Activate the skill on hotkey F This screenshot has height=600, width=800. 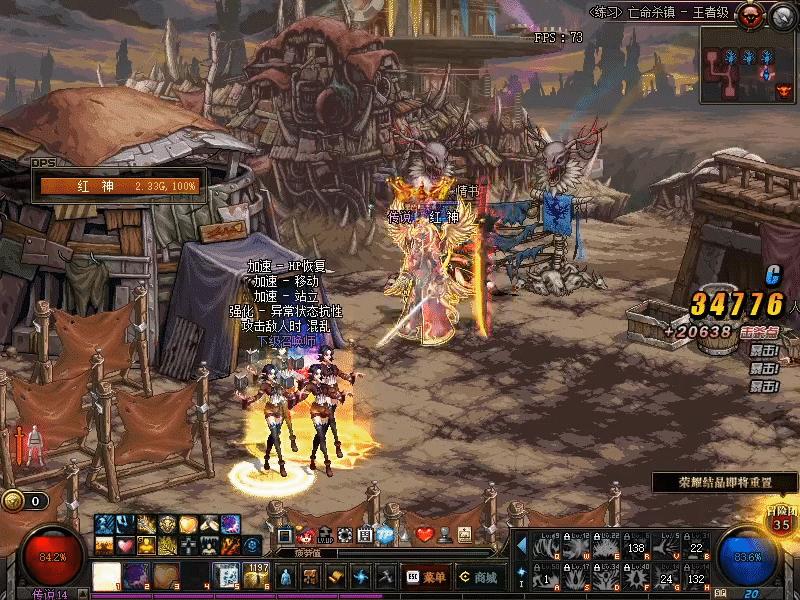[x=636, y=577]
